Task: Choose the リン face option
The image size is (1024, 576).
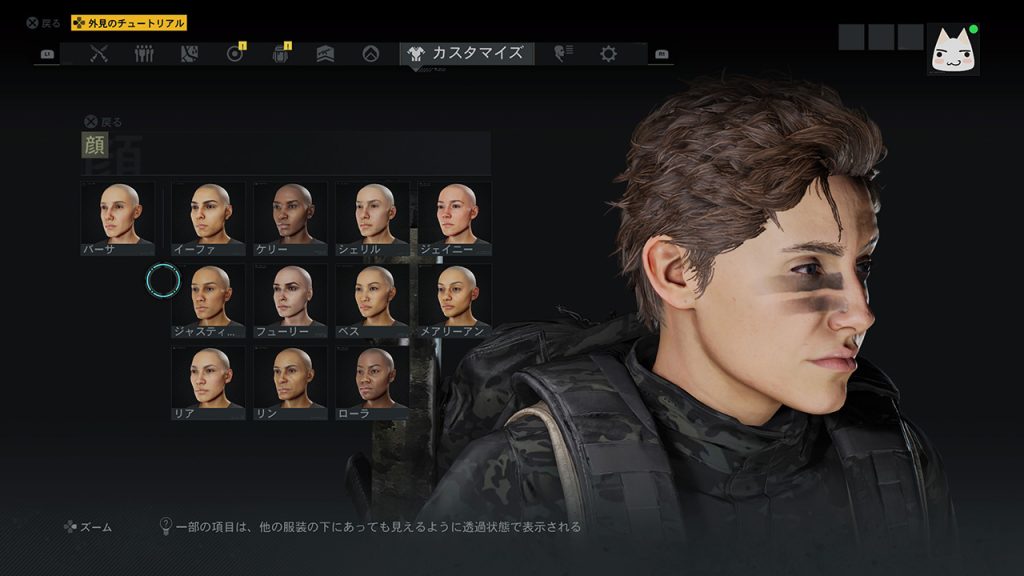Action: pos(290,381)
